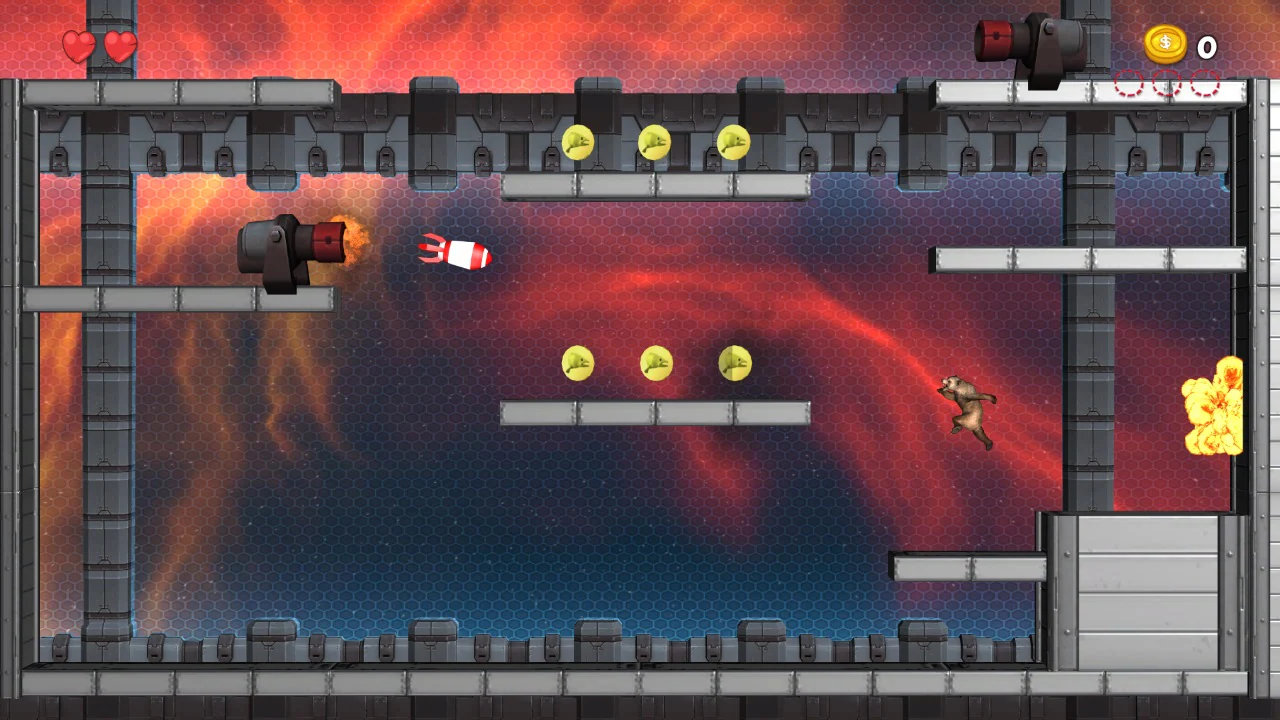
Task: Click the bear character on the right
Action: pos(965,410)
